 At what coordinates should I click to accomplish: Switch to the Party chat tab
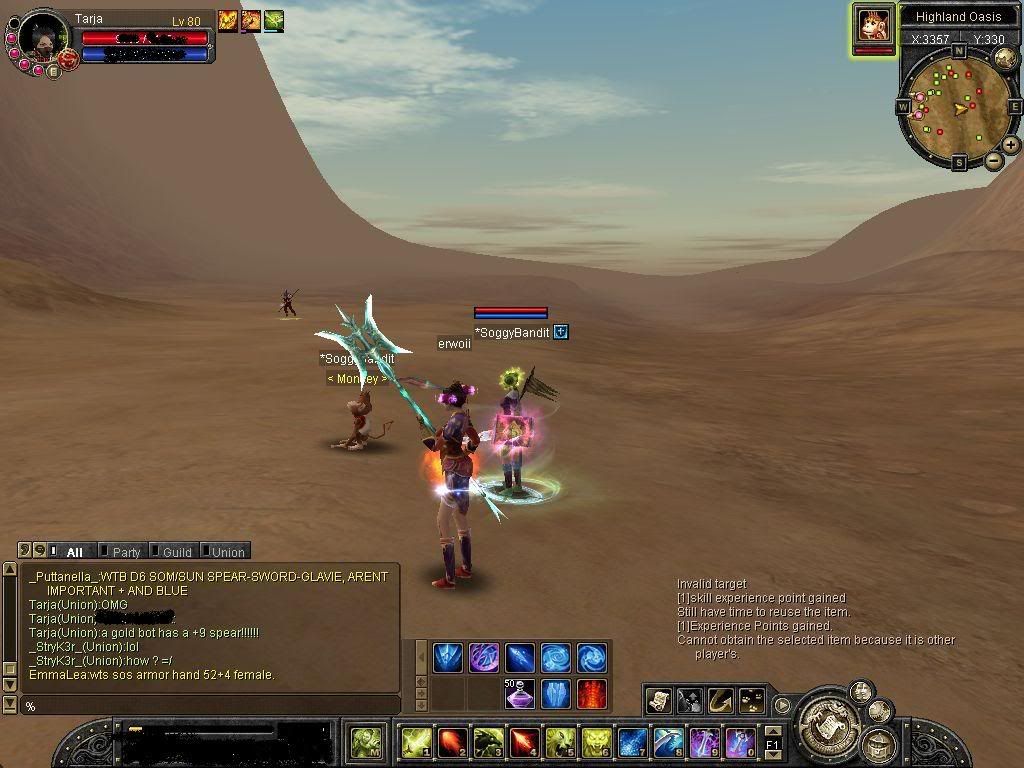125,551
